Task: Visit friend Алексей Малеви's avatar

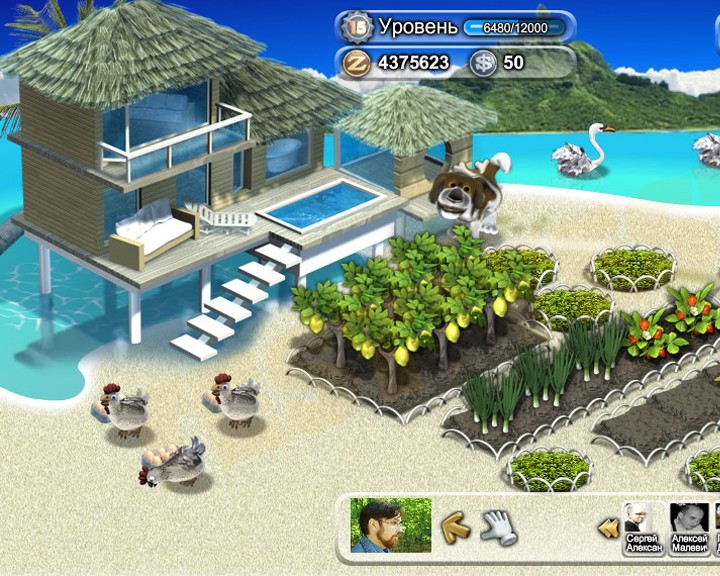Action: point(689,518)
